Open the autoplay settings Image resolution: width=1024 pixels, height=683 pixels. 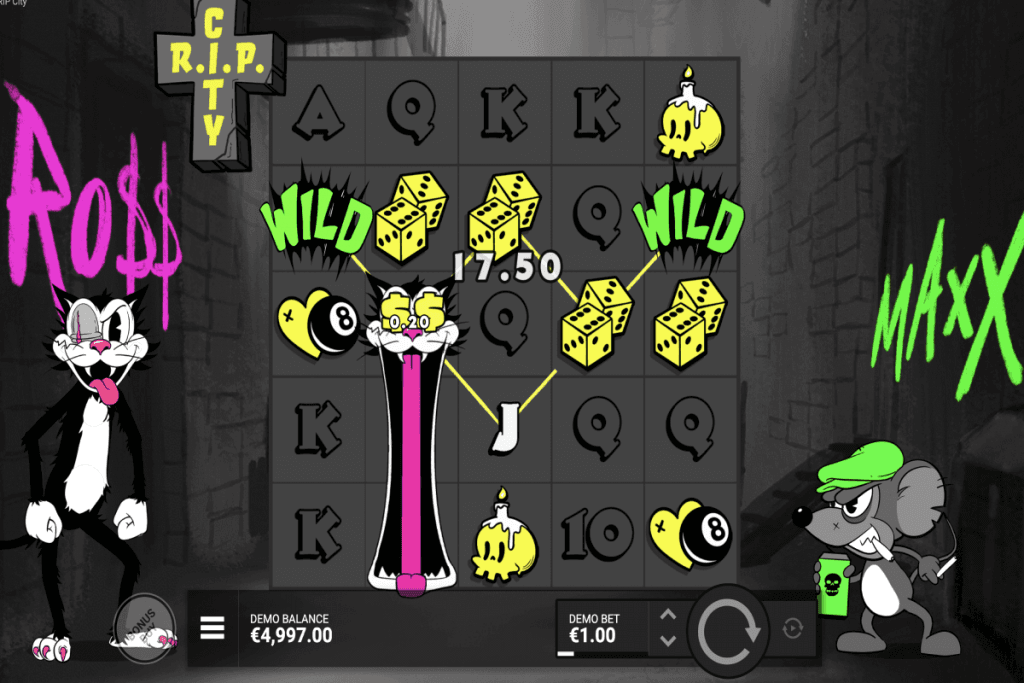tap(794, 628)
